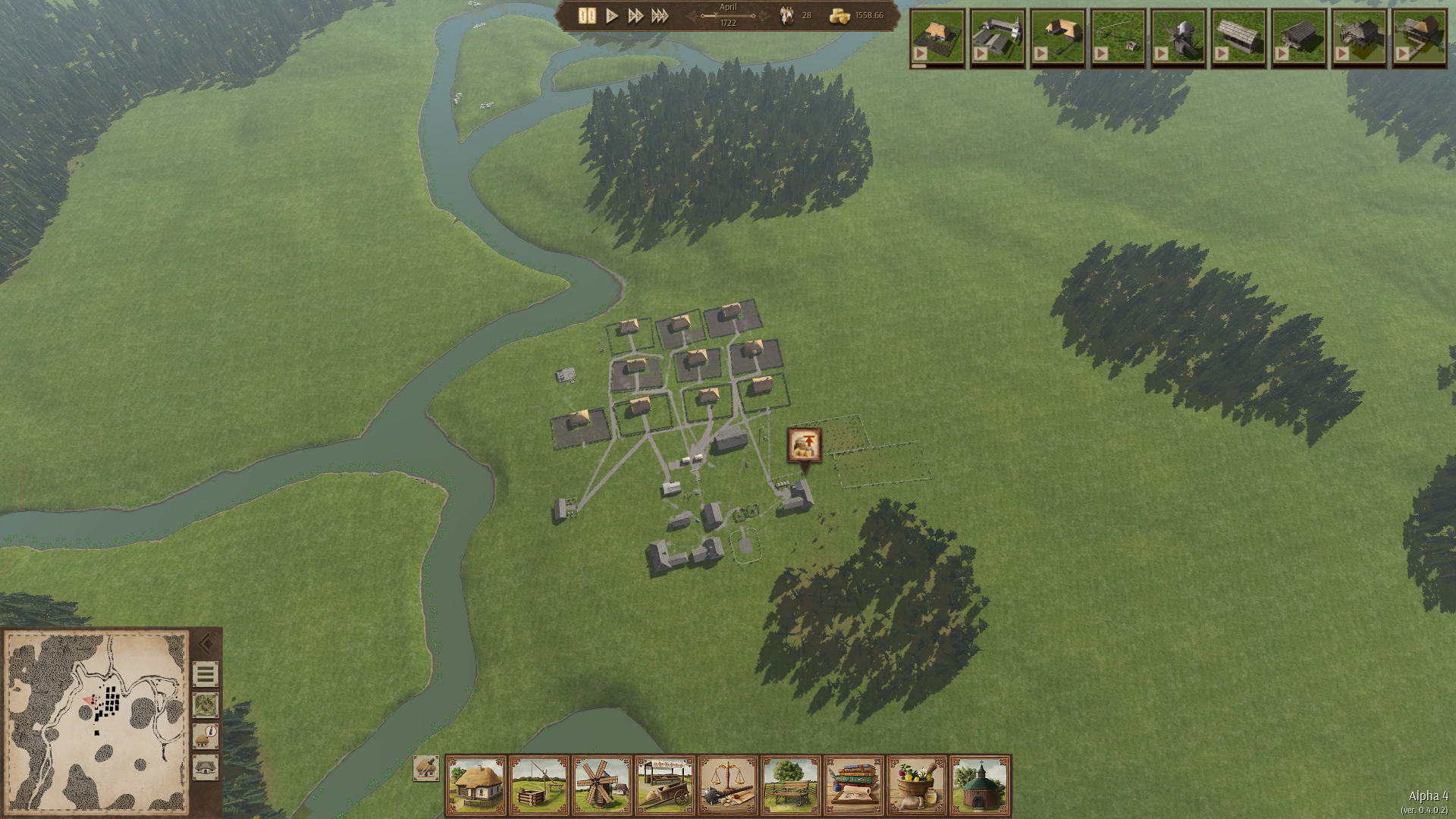This screenshot has height=819, width=1456.
Task: Click the upgrade-hut icon beside the build bar
Action: coord(425,768)
